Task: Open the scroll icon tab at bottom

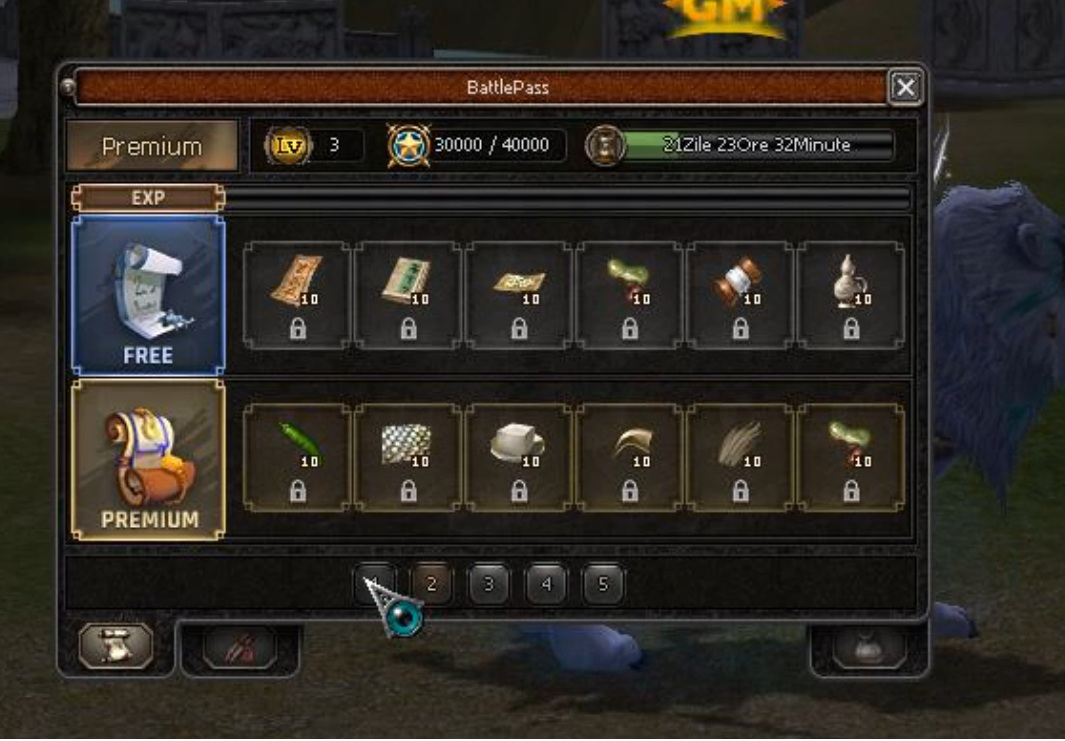Action: coord(116,646)
